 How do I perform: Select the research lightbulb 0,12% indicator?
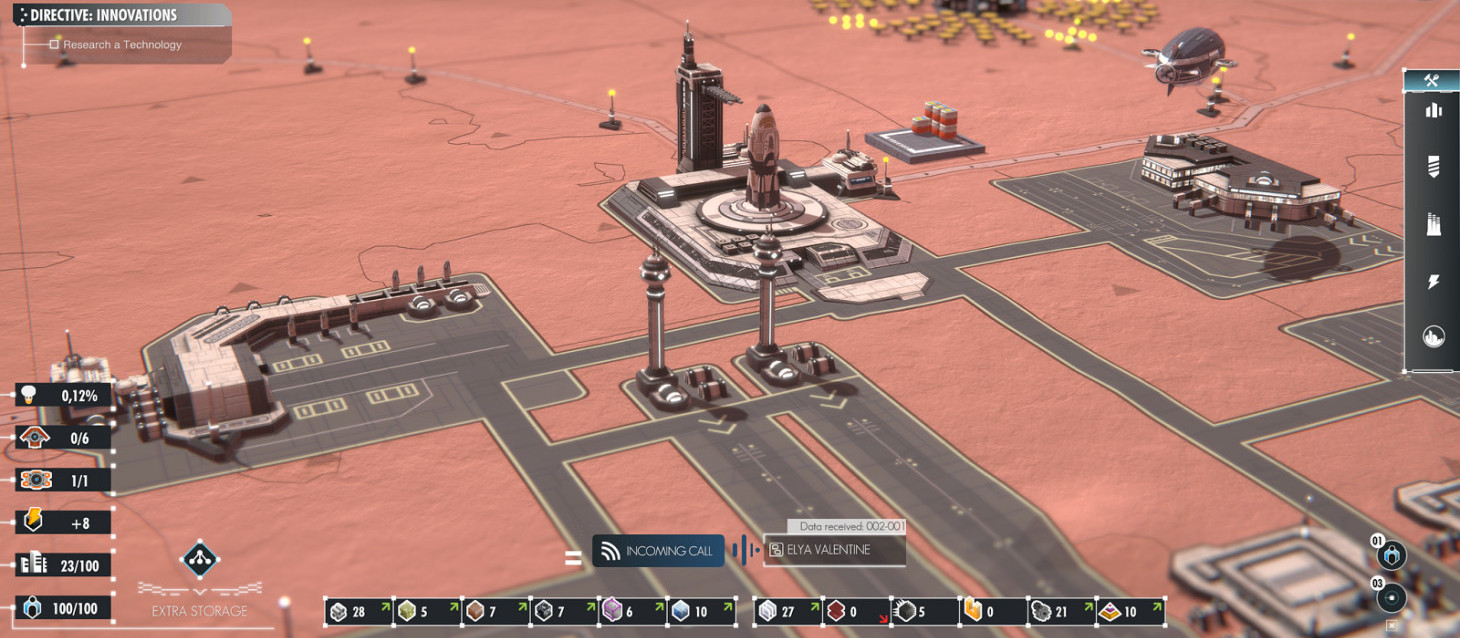click(63, 396)
